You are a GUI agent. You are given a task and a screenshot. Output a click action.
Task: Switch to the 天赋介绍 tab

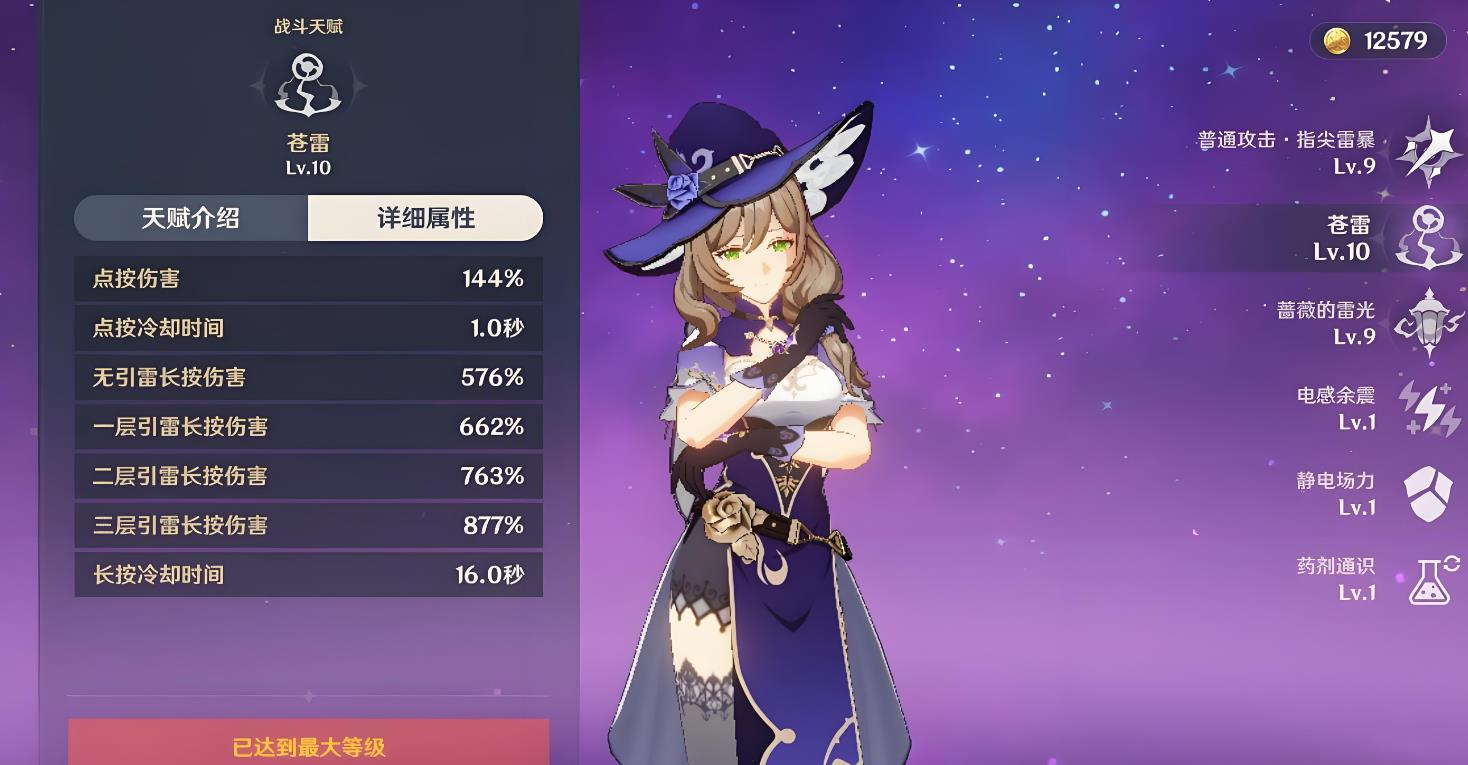click(x=191, y=218)
